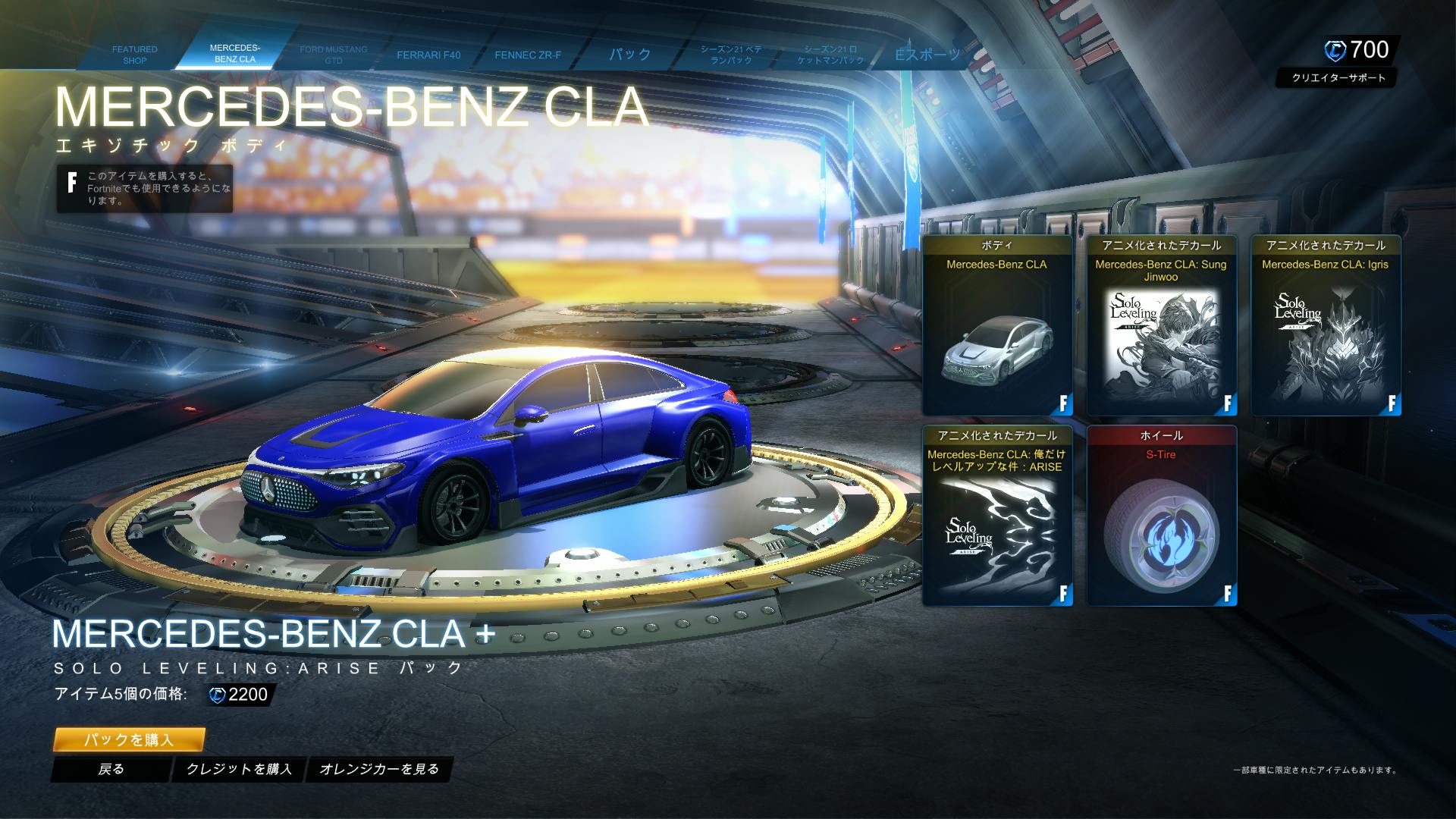Screen dimensions: 1456x819
Task: Open the Eスポーツ shop tab
Action: click(x=927, y=55)
